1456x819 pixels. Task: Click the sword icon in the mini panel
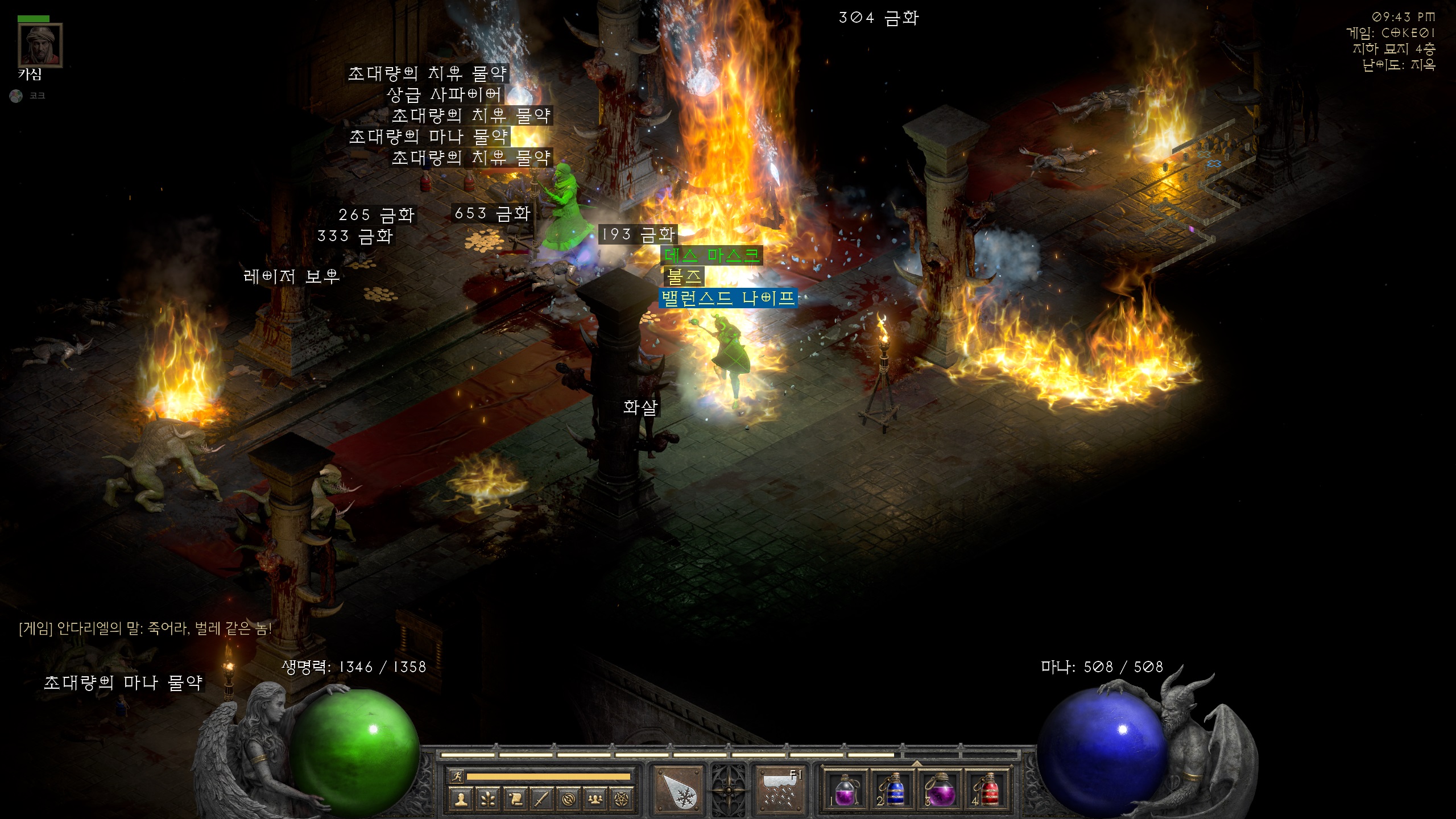click(x=542, y=800)
